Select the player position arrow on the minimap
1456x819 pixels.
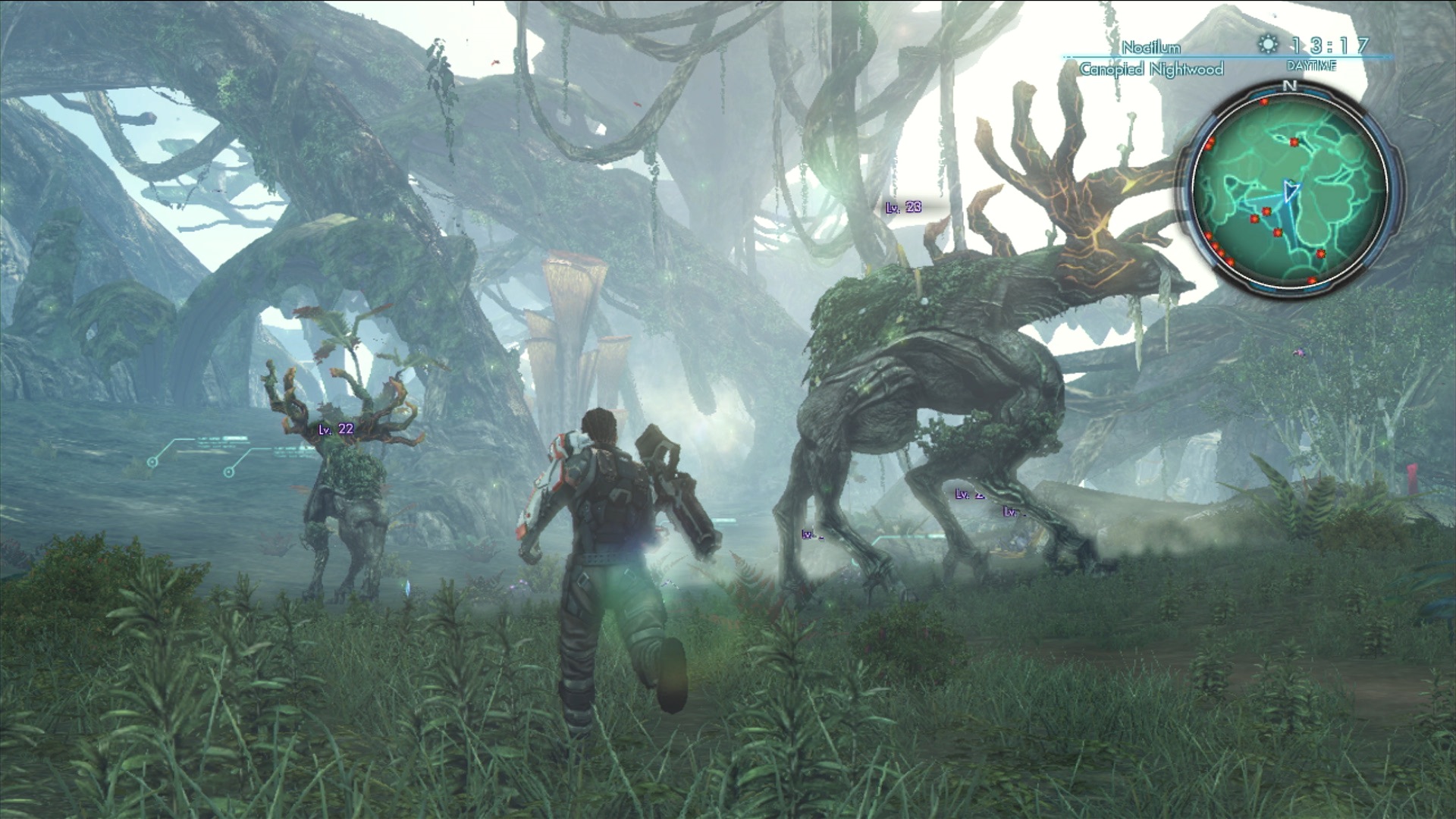[1291, 190]
